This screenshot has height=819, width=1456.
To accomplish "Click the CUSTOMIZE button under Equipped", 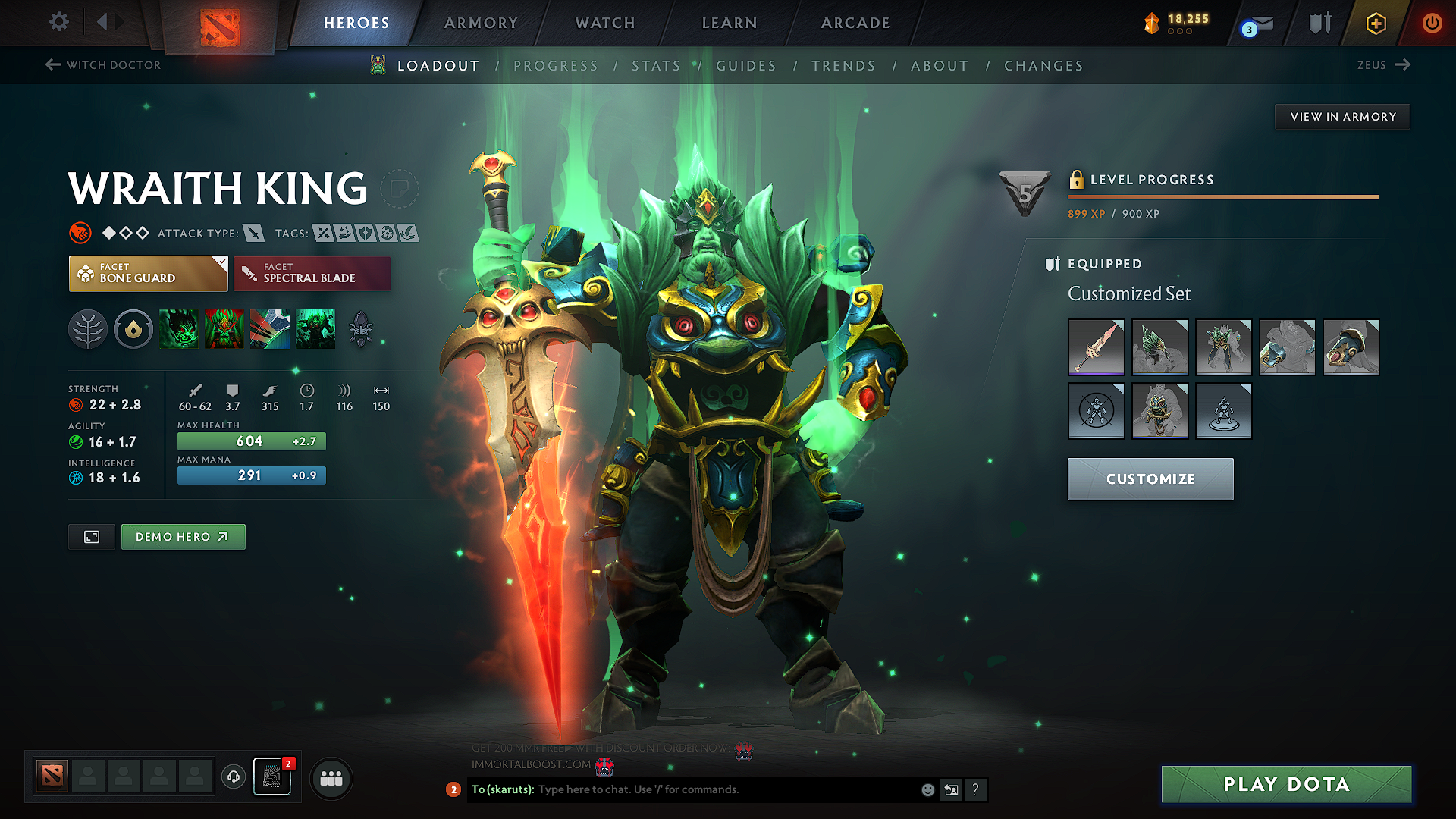I will 1150,479.
